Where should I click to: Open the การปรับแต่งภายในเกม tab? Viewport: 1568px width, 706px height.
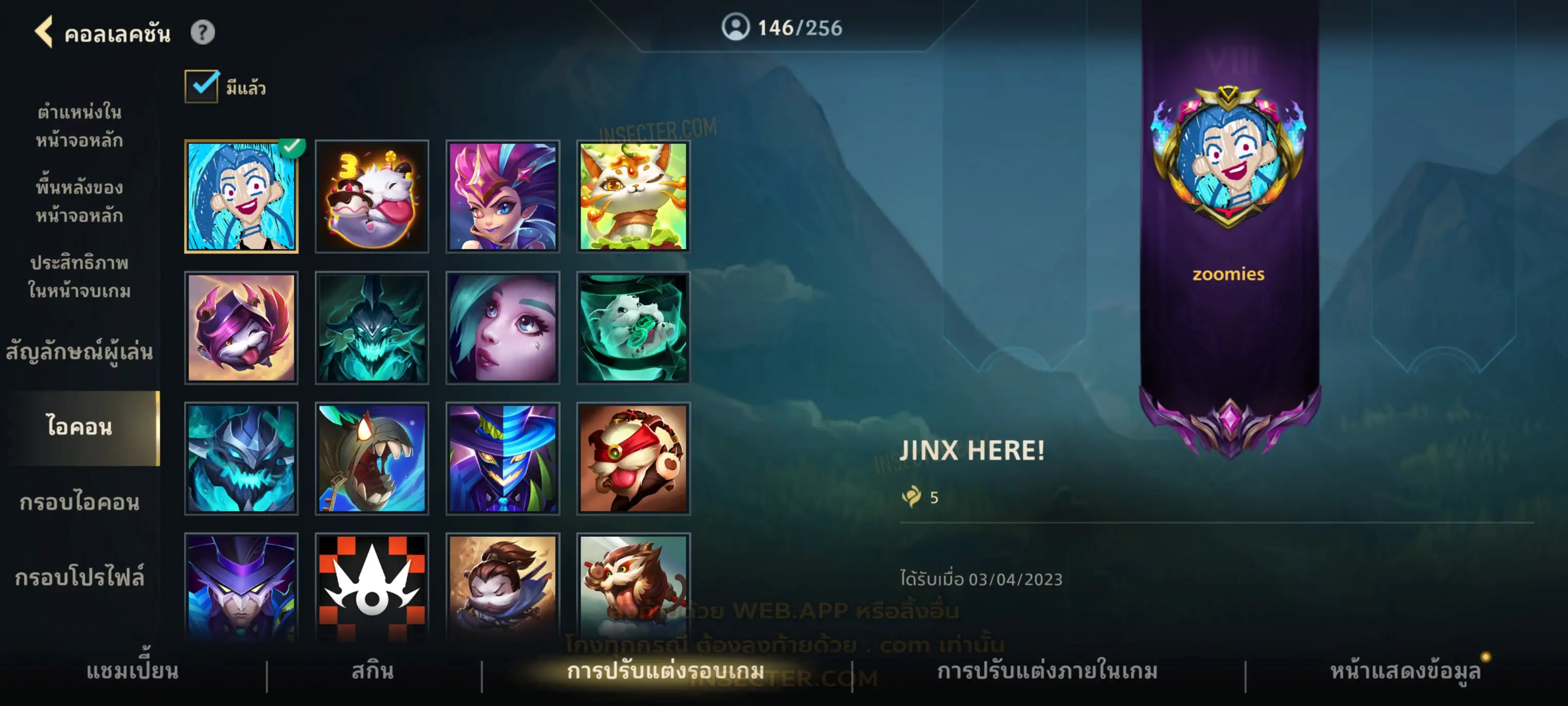[x=1047, y=671]
